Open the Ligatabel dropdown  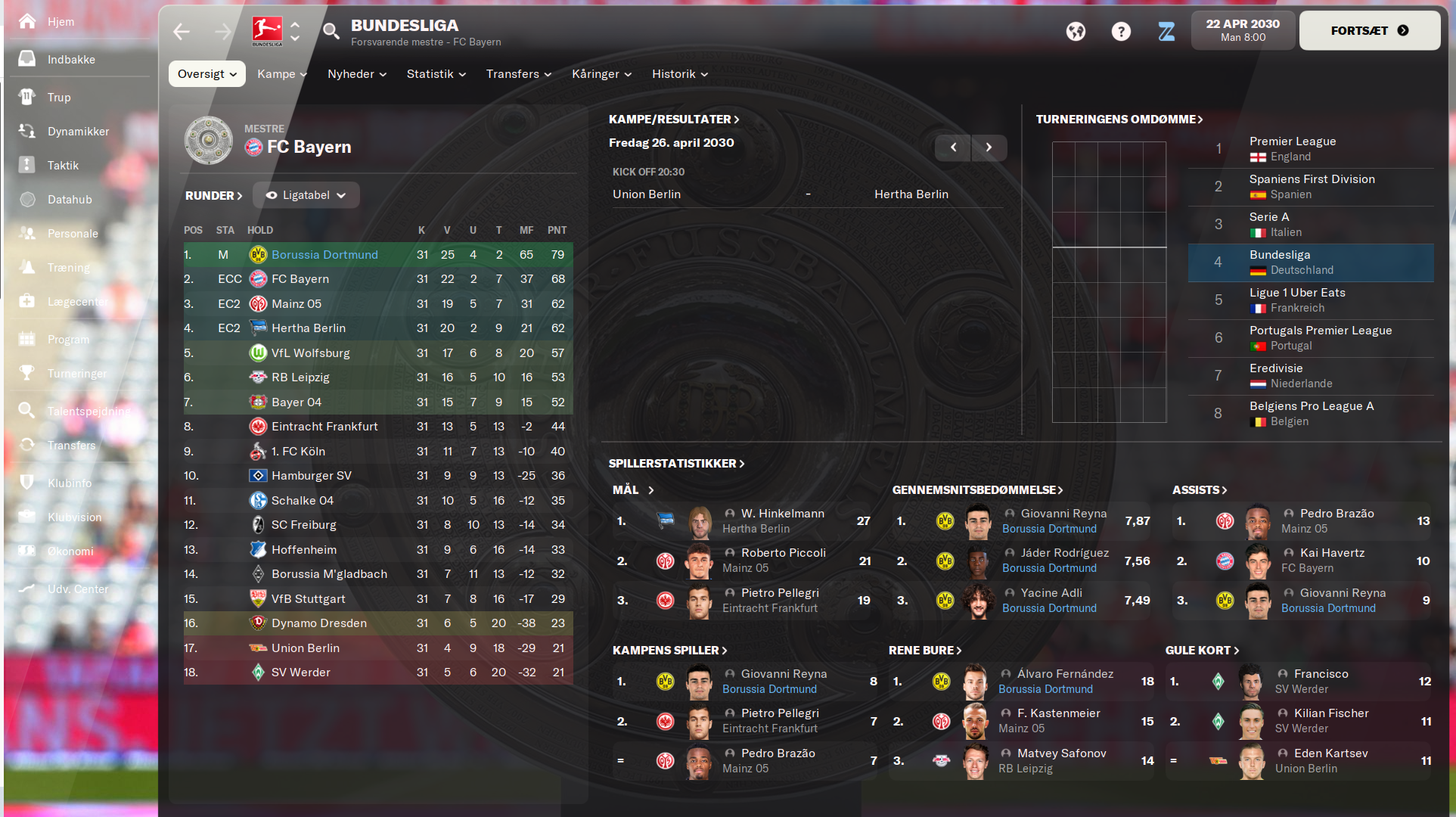point(306,194)
